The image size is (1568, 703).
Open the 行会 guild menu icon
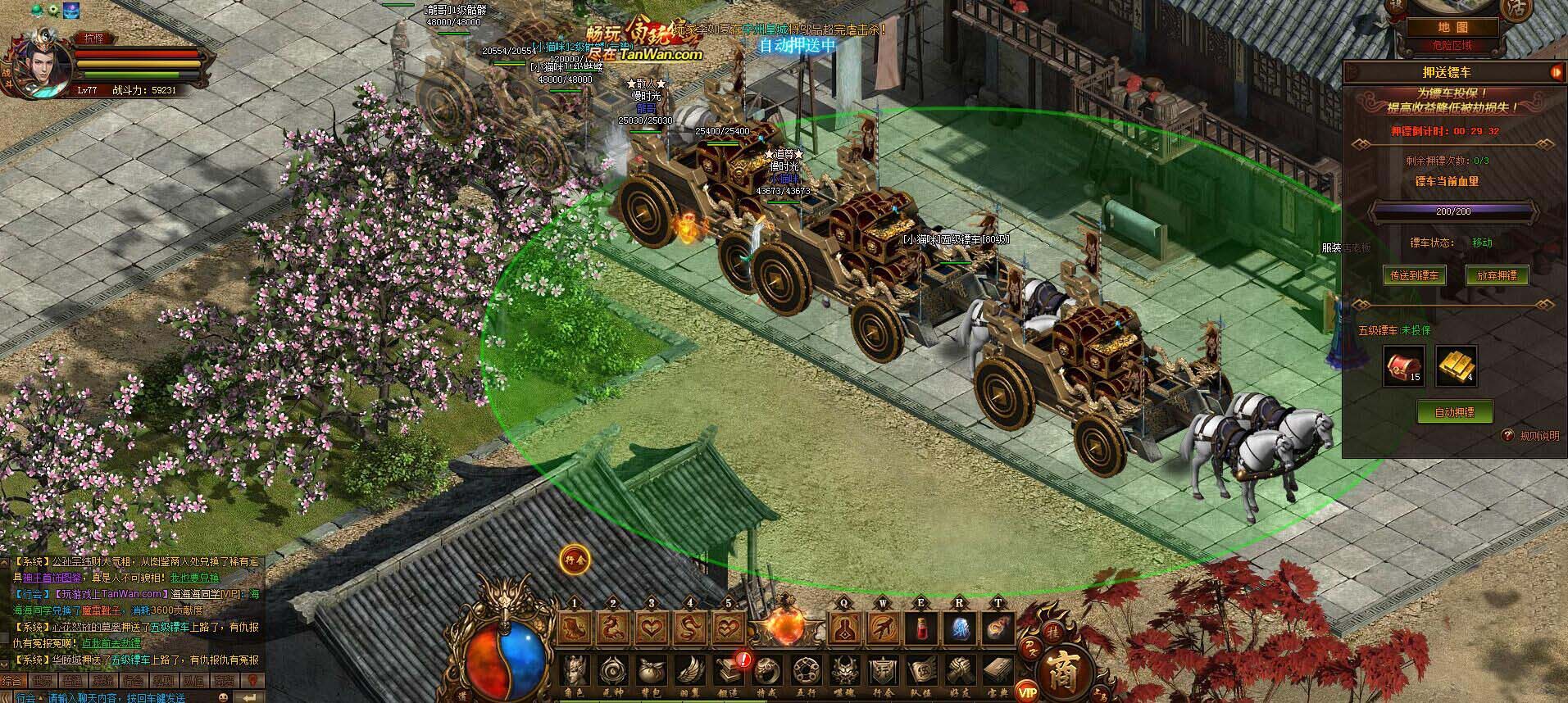point(882,674)
